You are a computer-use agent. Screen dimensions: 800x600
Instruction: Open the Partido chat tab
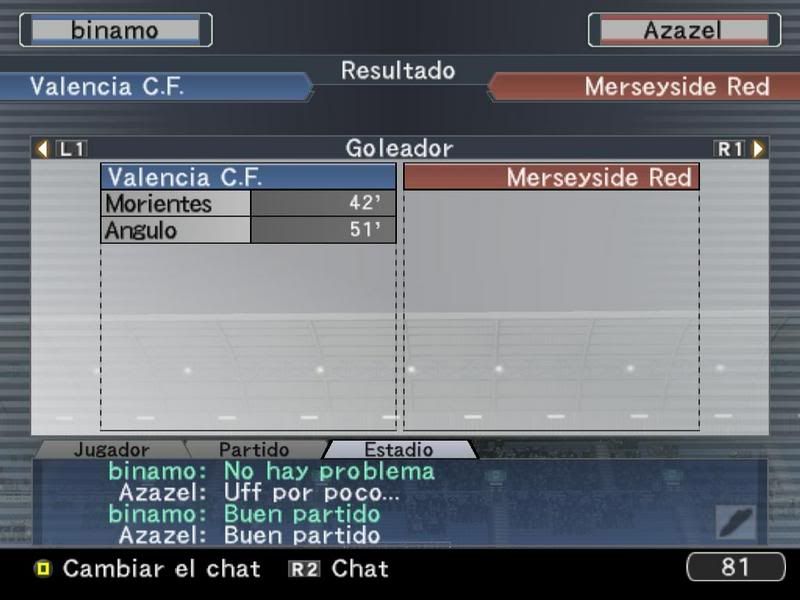[x=254, y=450]
